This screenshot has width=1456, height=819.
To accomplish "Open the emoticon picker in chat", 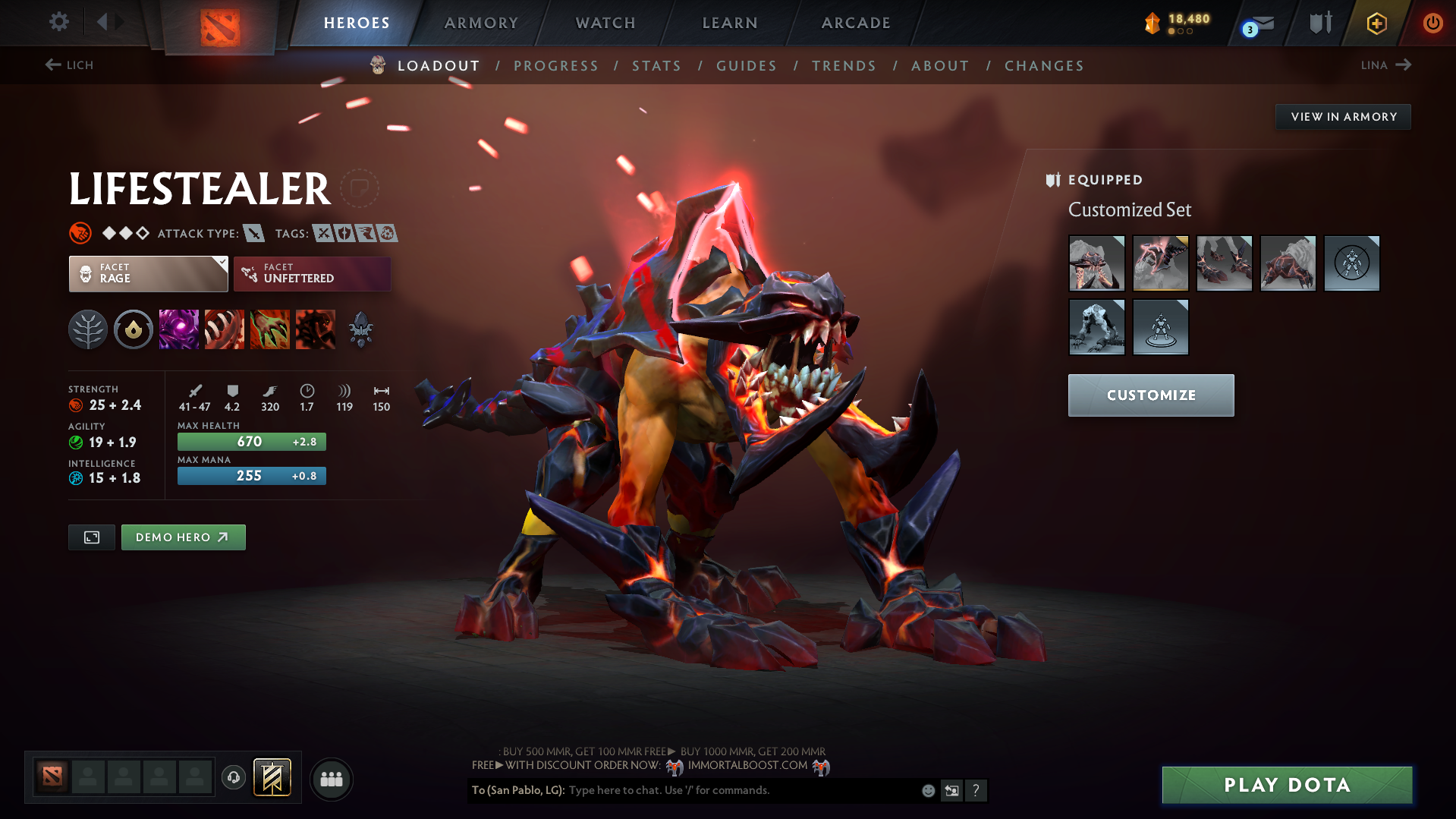I will point(927,790).
